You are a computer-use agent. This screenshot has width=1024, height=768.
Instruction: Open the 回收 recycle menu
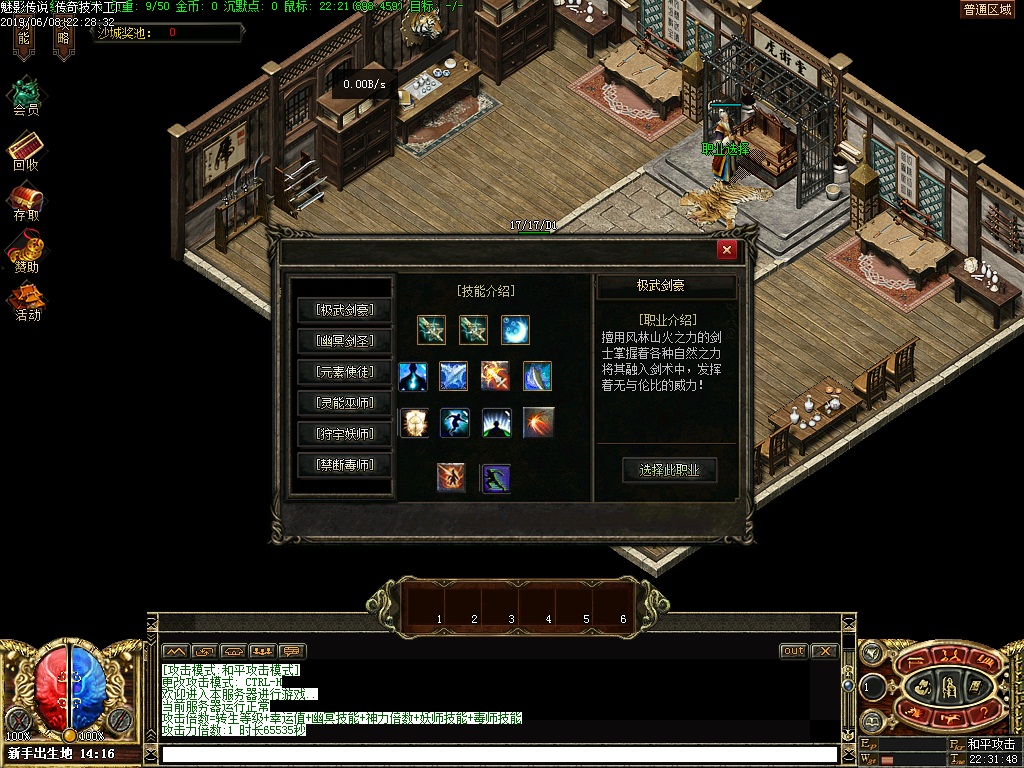tap(26, 150)
